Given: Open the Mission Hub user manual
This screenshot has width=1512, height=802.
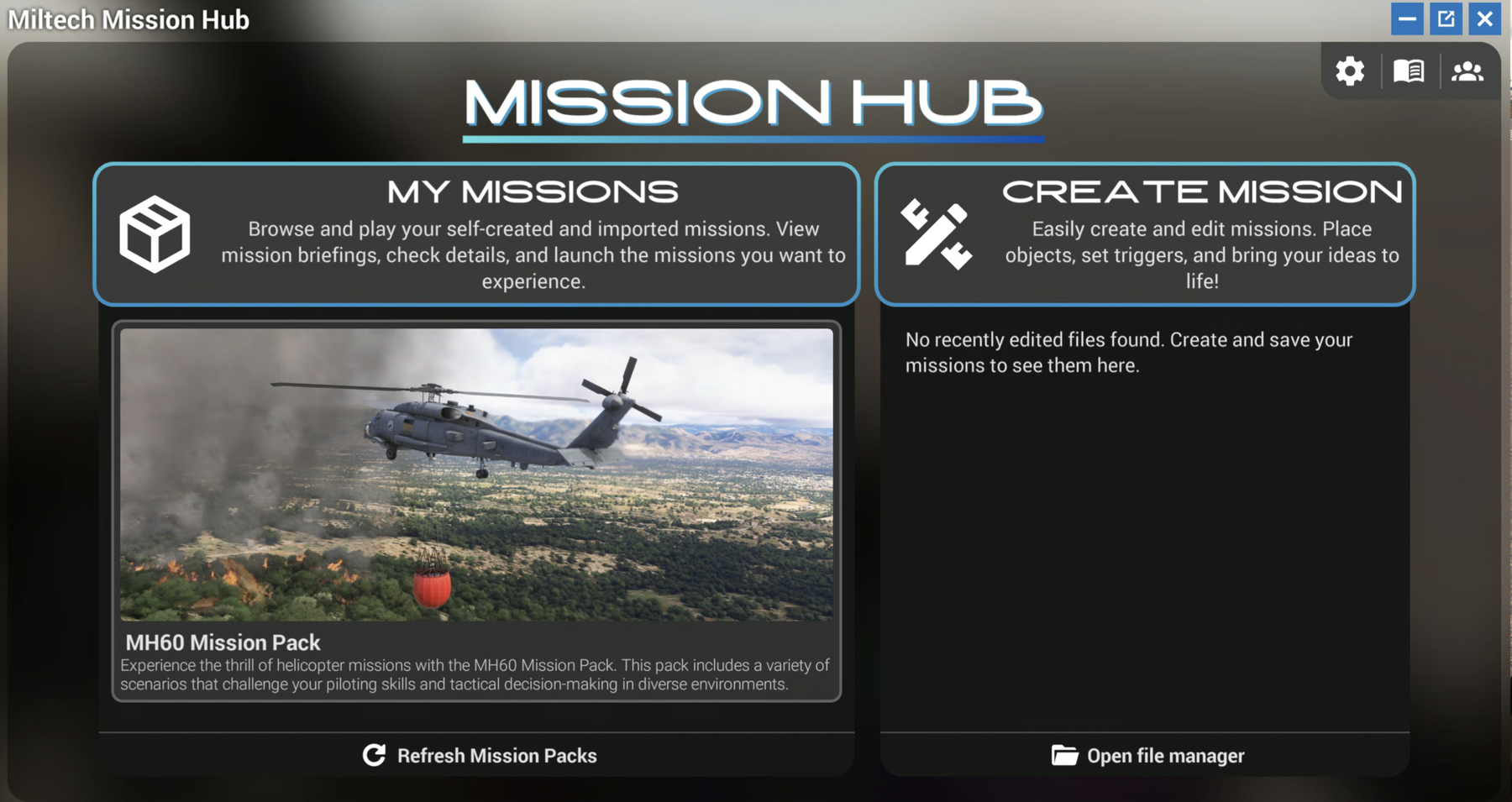Looking at the screenshot, I should (x=1410, y=71).
